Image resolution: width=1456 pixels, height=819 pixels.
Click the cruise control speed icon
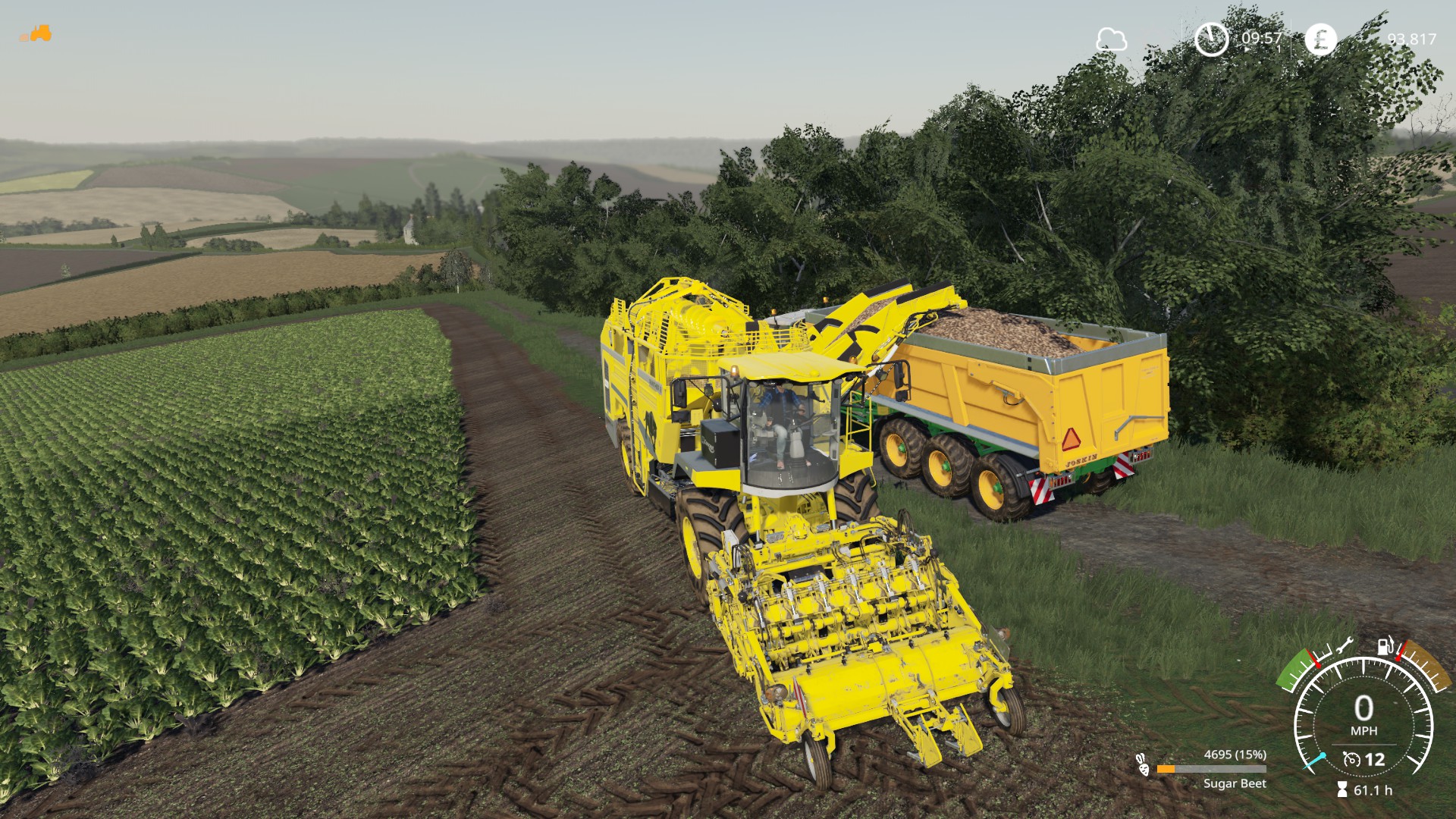coord(1351,759)
